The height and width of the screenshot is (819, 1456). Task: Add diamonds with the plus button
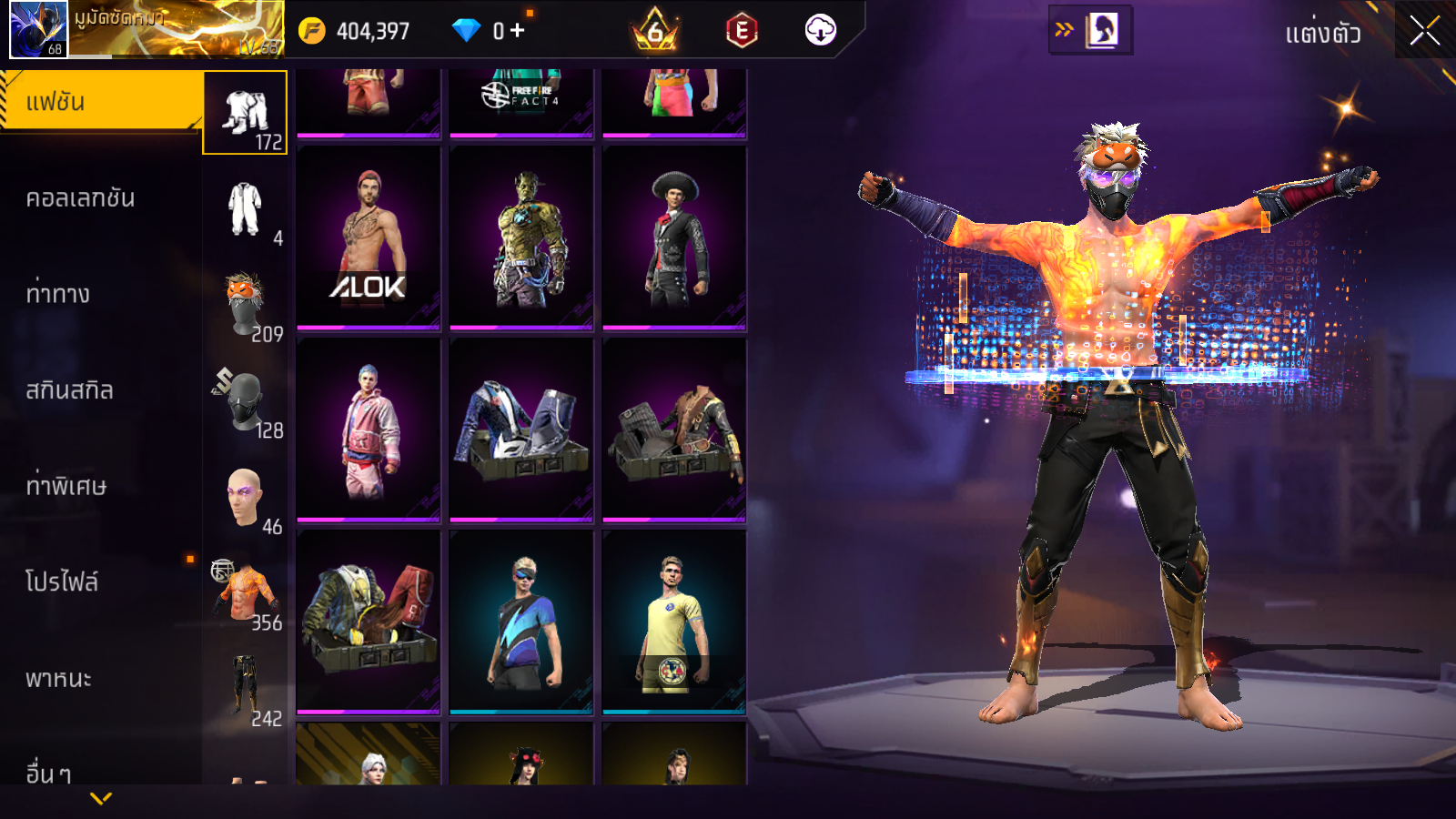coord(517,31)
